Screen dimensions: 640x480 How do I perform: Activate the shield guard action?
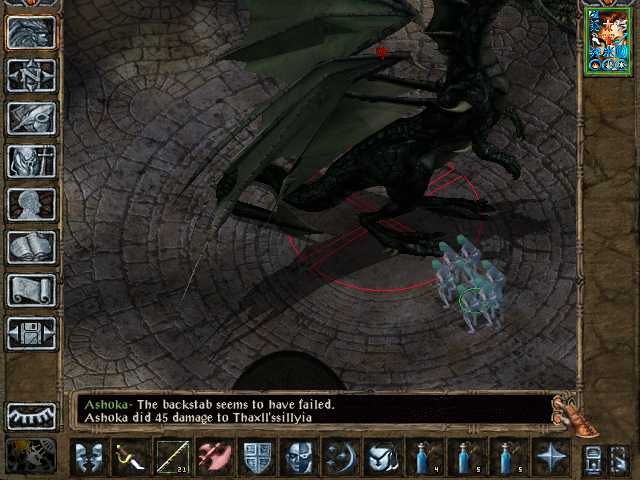pos(257,457)
